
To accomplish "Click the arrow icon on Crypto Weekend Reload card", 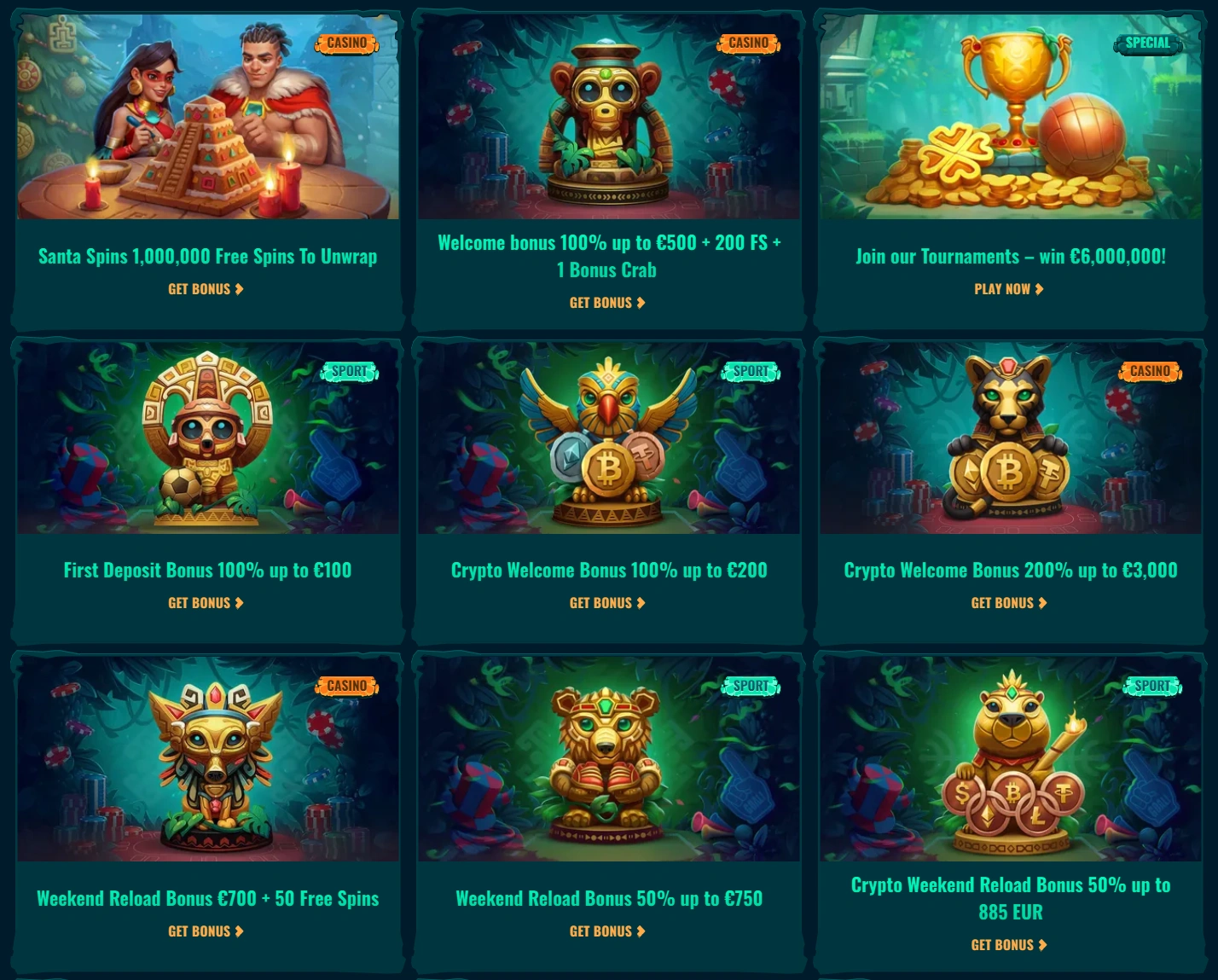I will [x=1042, y=944].
